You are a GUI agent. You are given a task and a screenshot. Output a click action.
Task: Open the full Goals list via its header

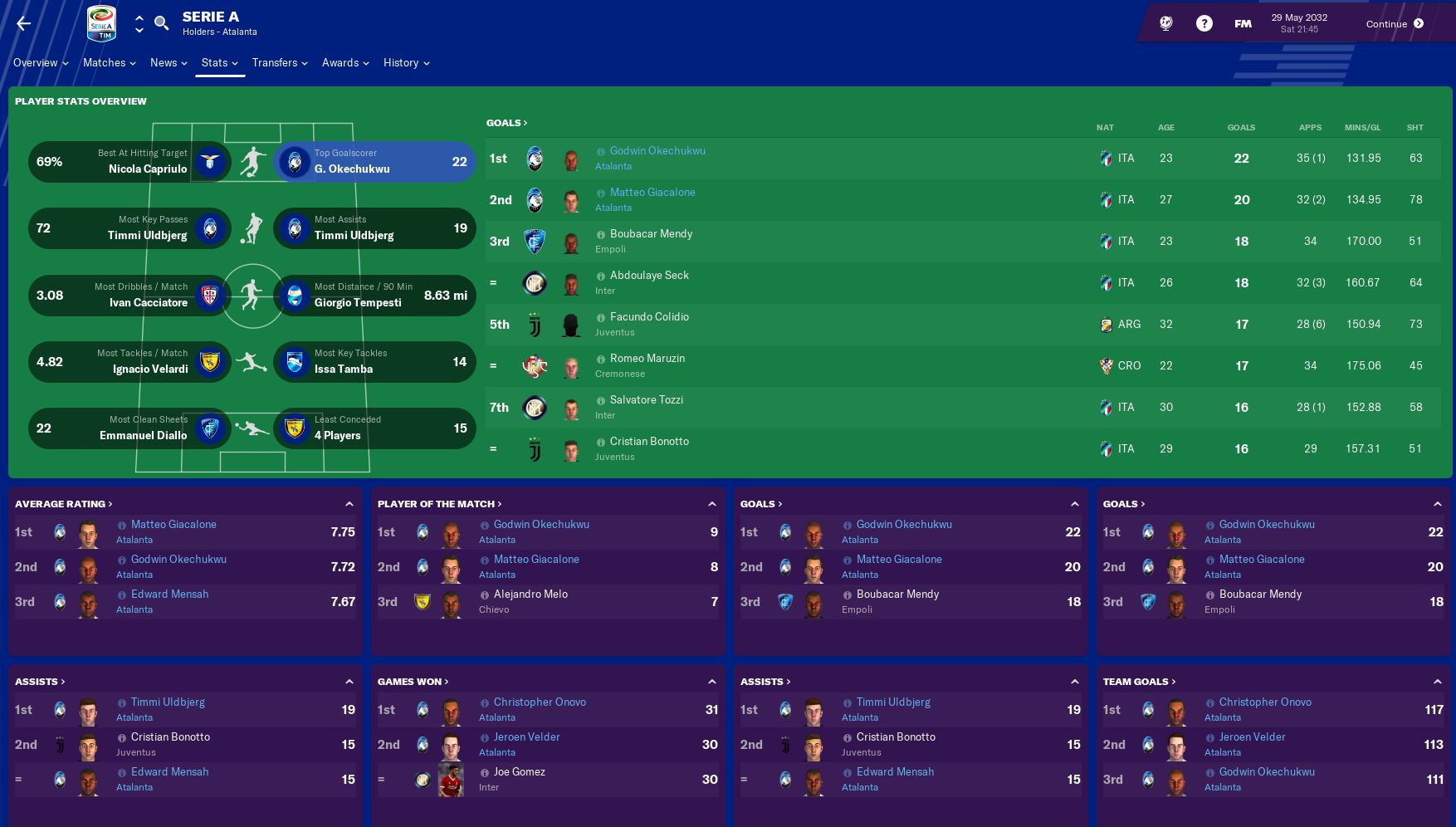coord(506,122)
